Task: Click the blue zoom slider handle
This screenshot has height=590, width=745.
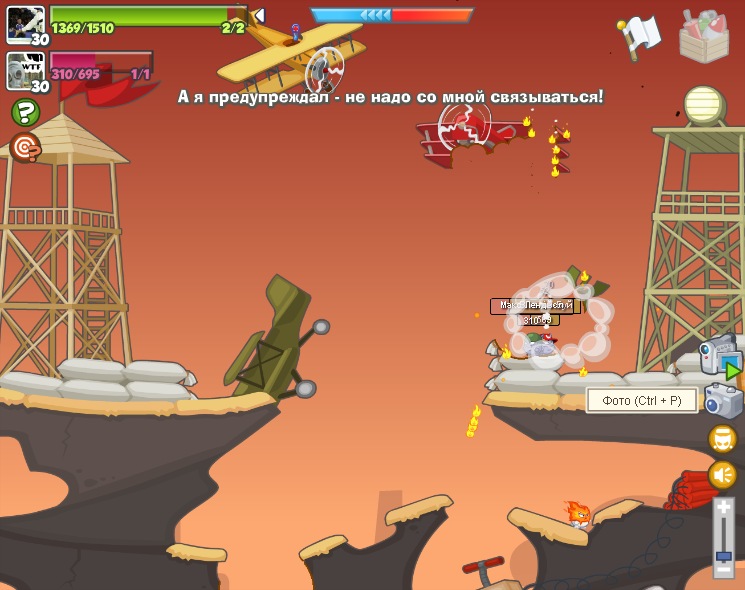Action: point(724,555)
